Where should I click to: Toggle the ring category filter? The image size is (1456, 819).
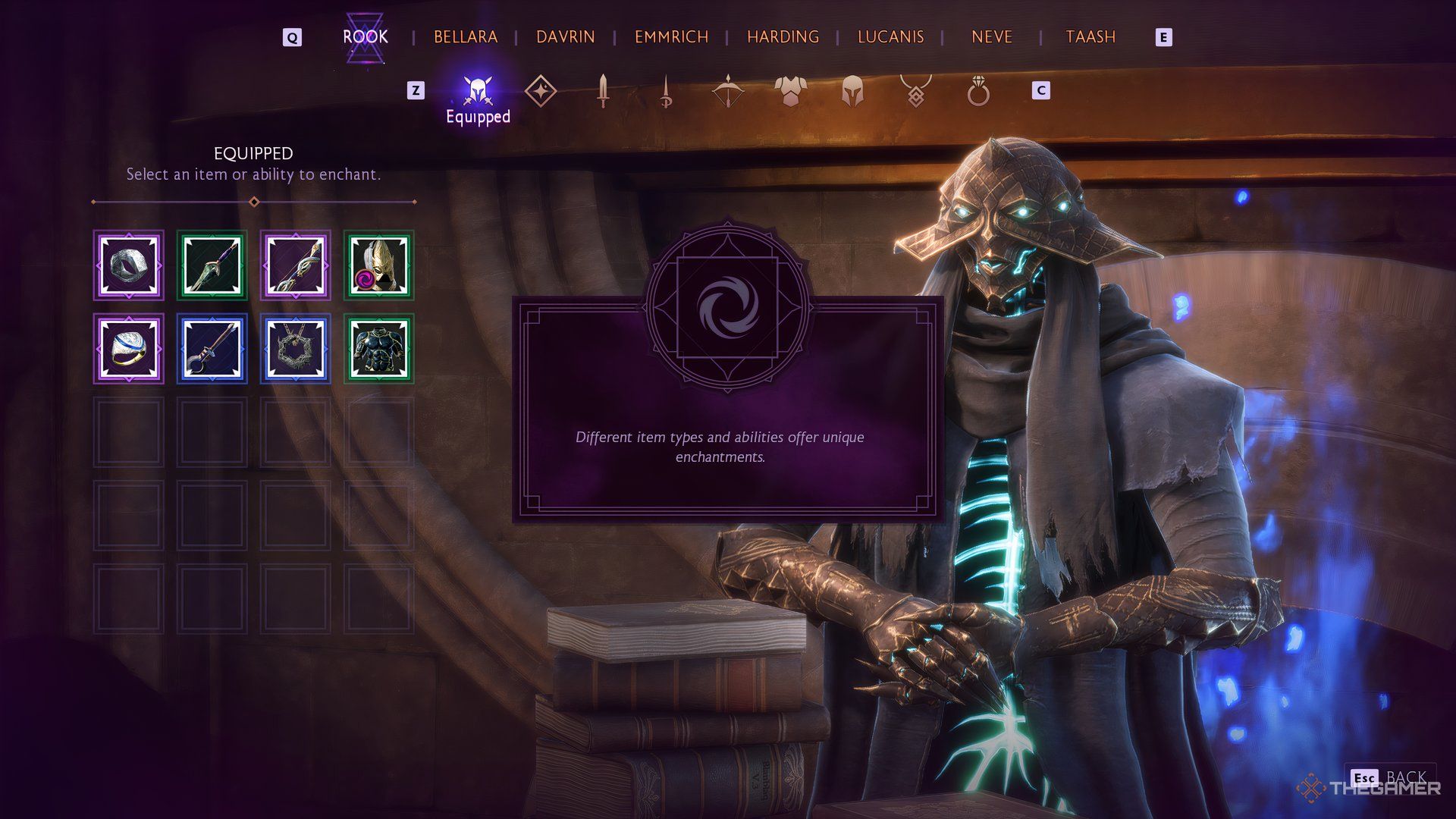[x=979, y=91]
